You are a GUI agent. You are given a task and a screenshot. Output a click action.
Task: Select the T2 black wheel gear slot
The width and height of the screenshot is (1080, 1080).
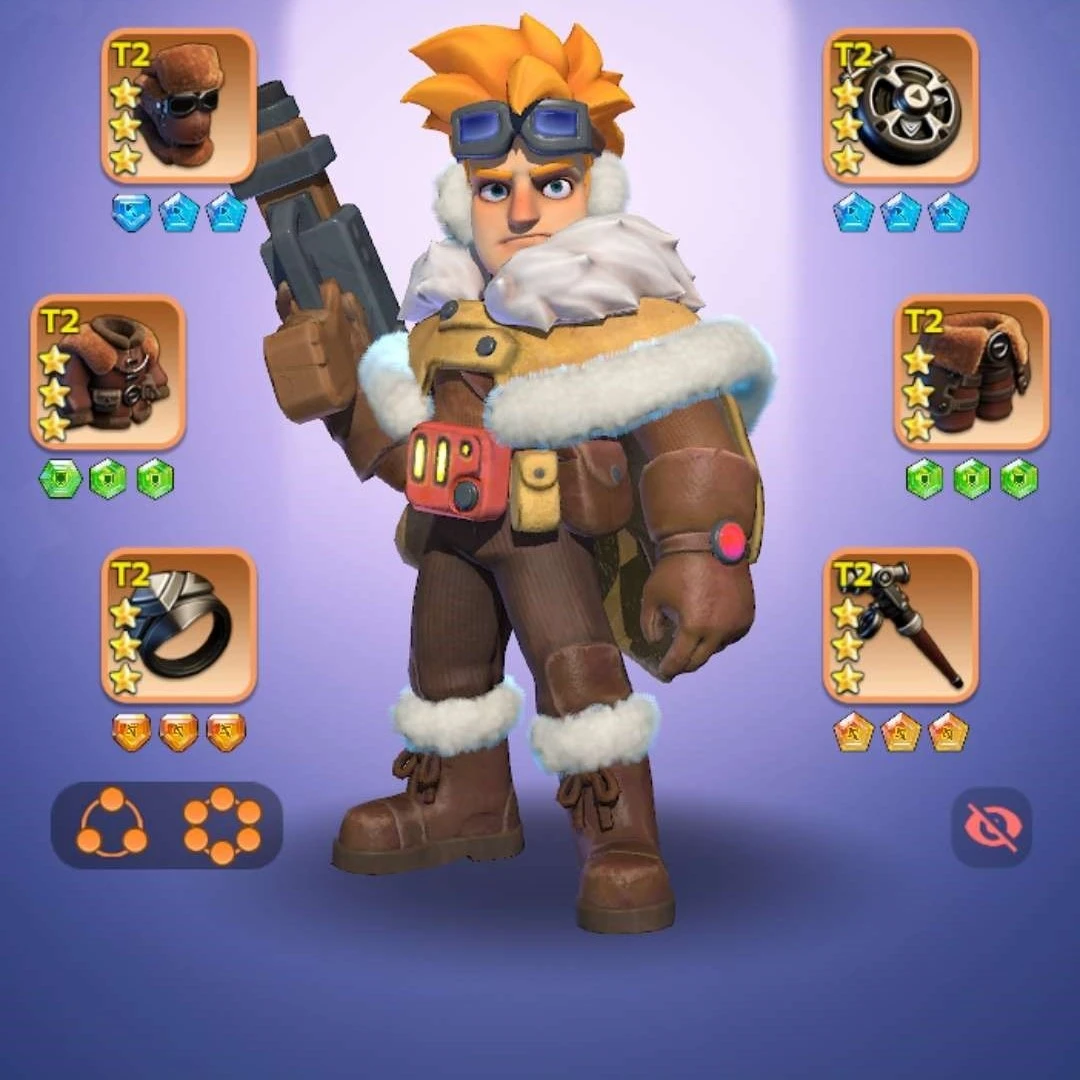[x=901, y=106]
